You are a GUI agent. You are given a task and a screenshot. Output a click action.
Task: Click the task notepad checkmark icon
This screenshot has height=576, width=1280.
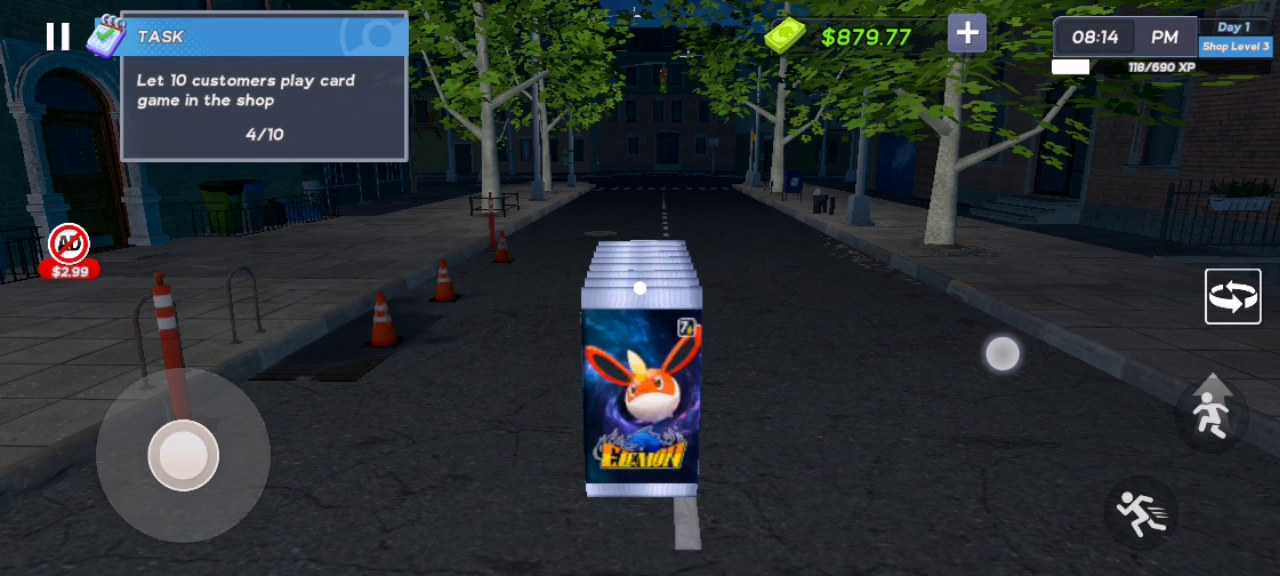coord(105,36)
